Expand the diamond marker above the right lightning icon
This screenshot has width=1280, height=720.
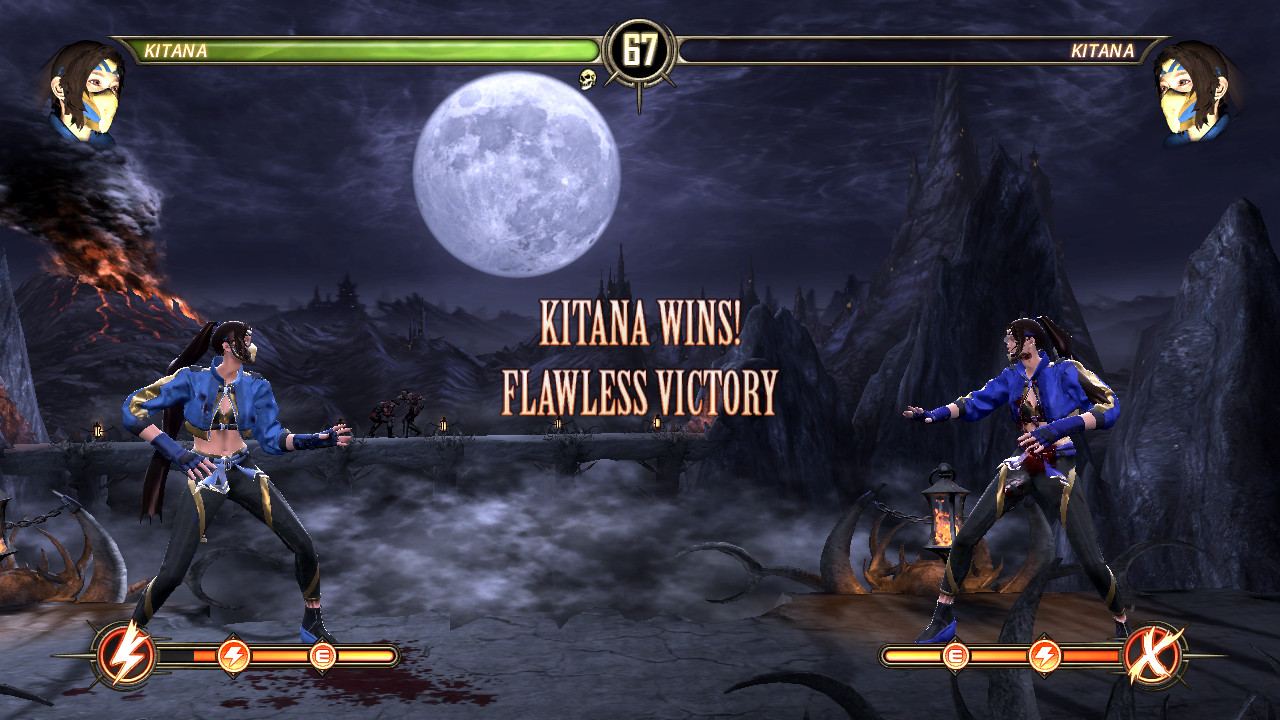(1045, 635)
